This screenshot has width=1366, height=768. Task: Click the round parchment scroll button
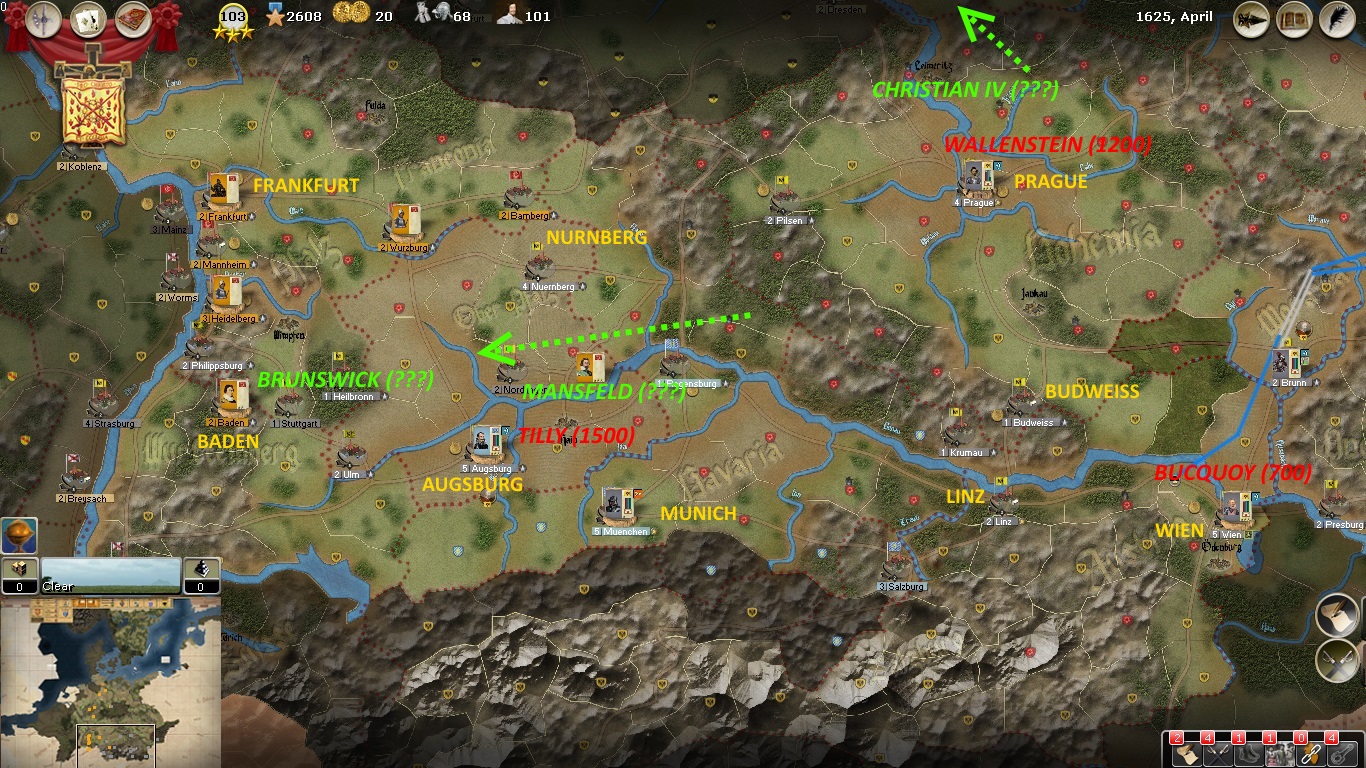[x=1337, y=615]
